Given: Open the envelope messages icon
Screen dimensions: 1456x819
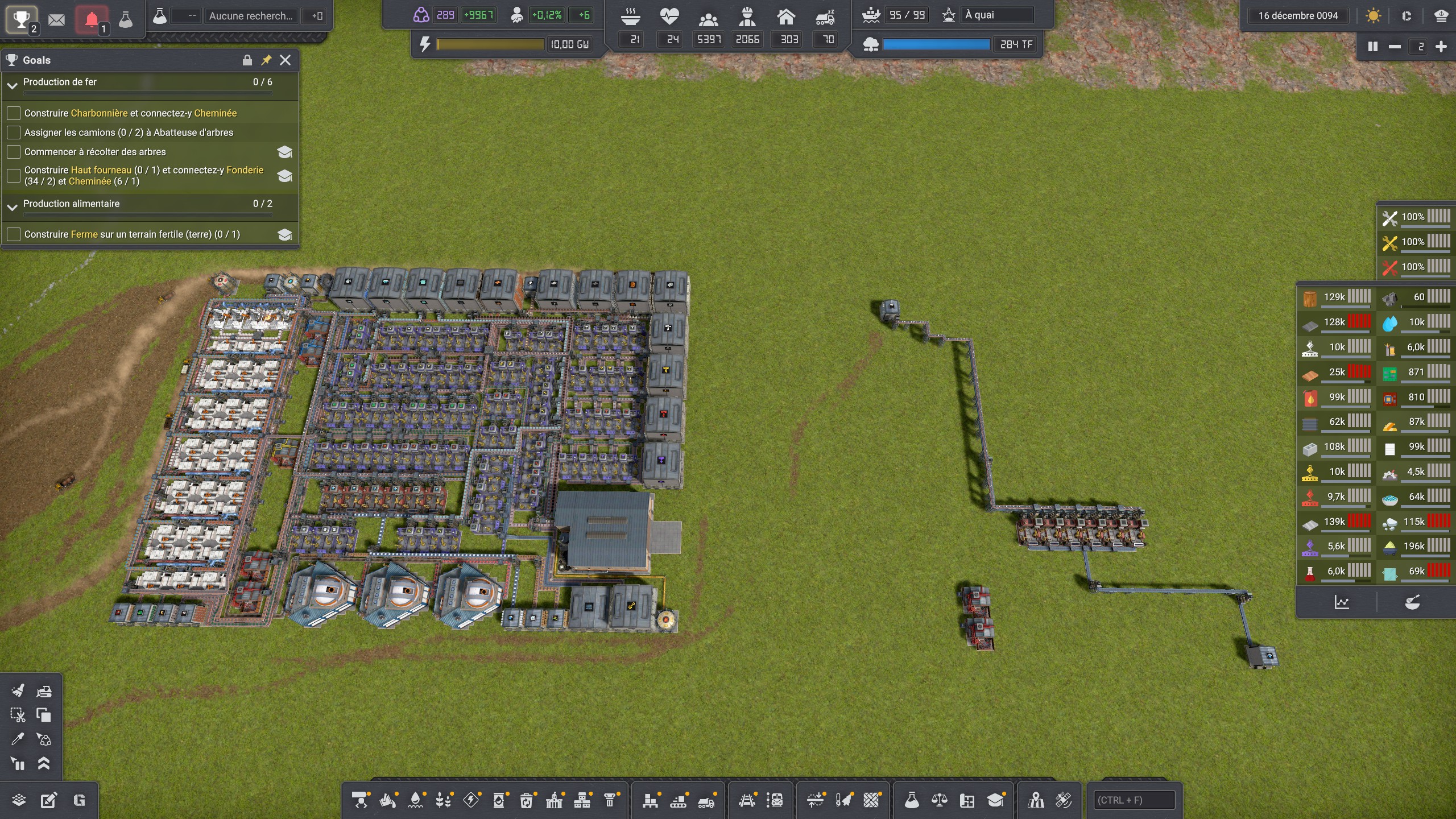Looking at the screenshot, I should click(x=56, y=20).
